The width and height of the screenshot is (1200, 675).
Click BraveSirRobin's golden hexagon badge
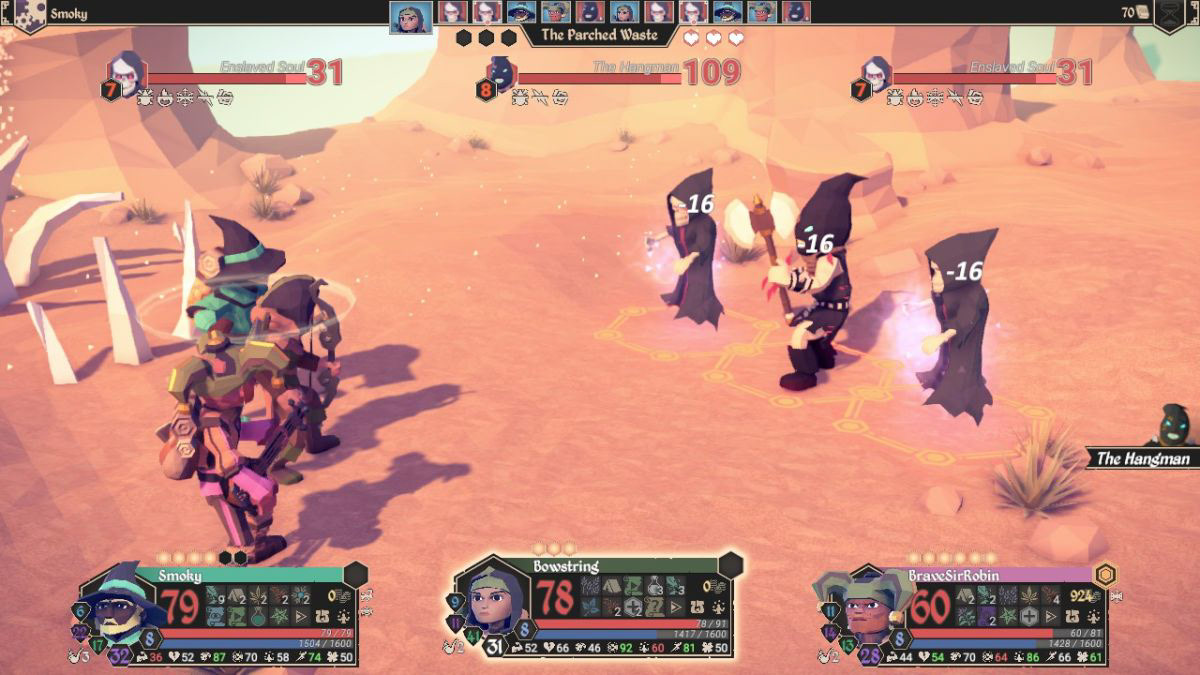[1104, 575]
